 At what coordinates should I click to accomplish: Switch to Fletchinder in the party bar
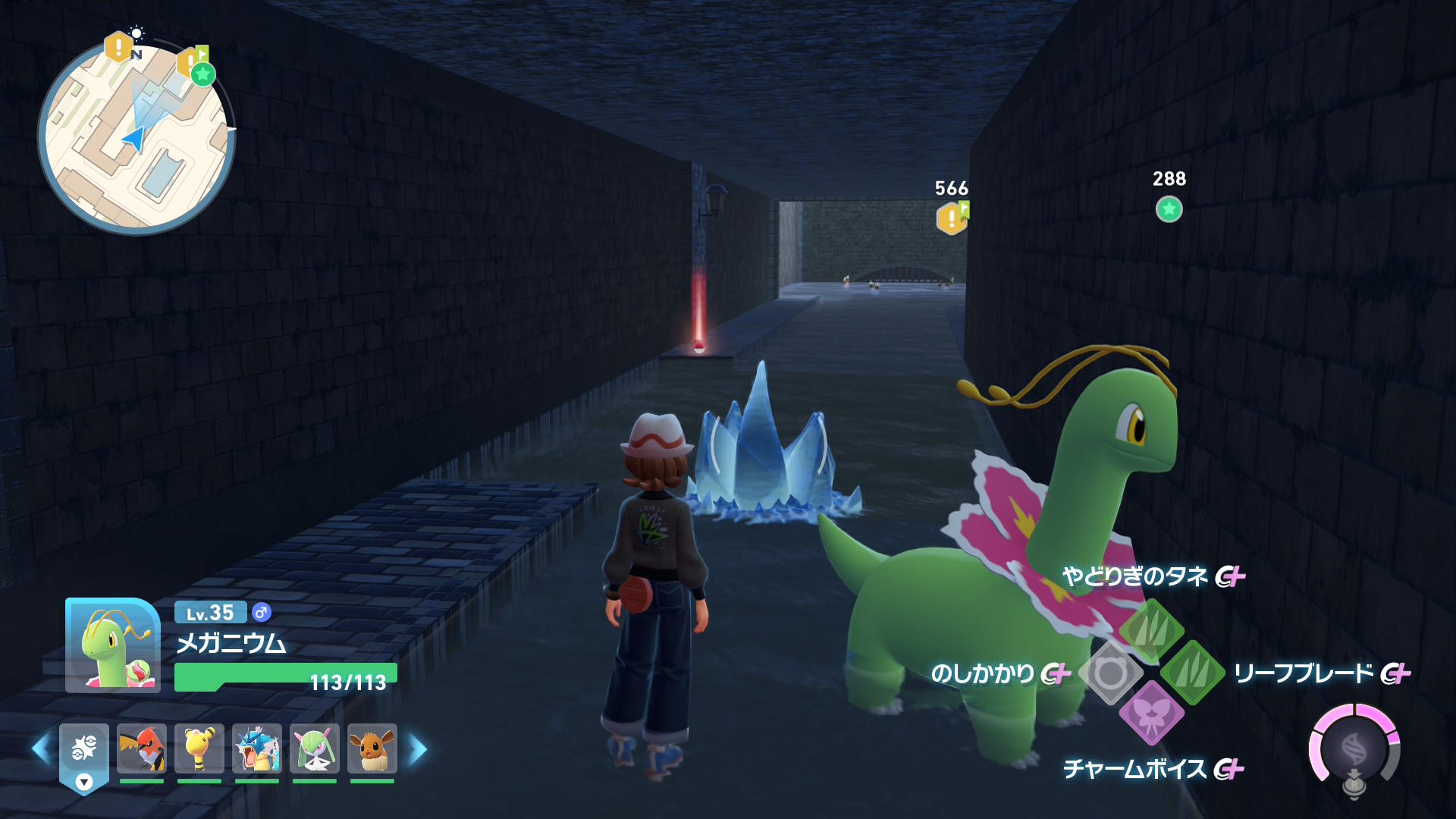click(142, 748)
